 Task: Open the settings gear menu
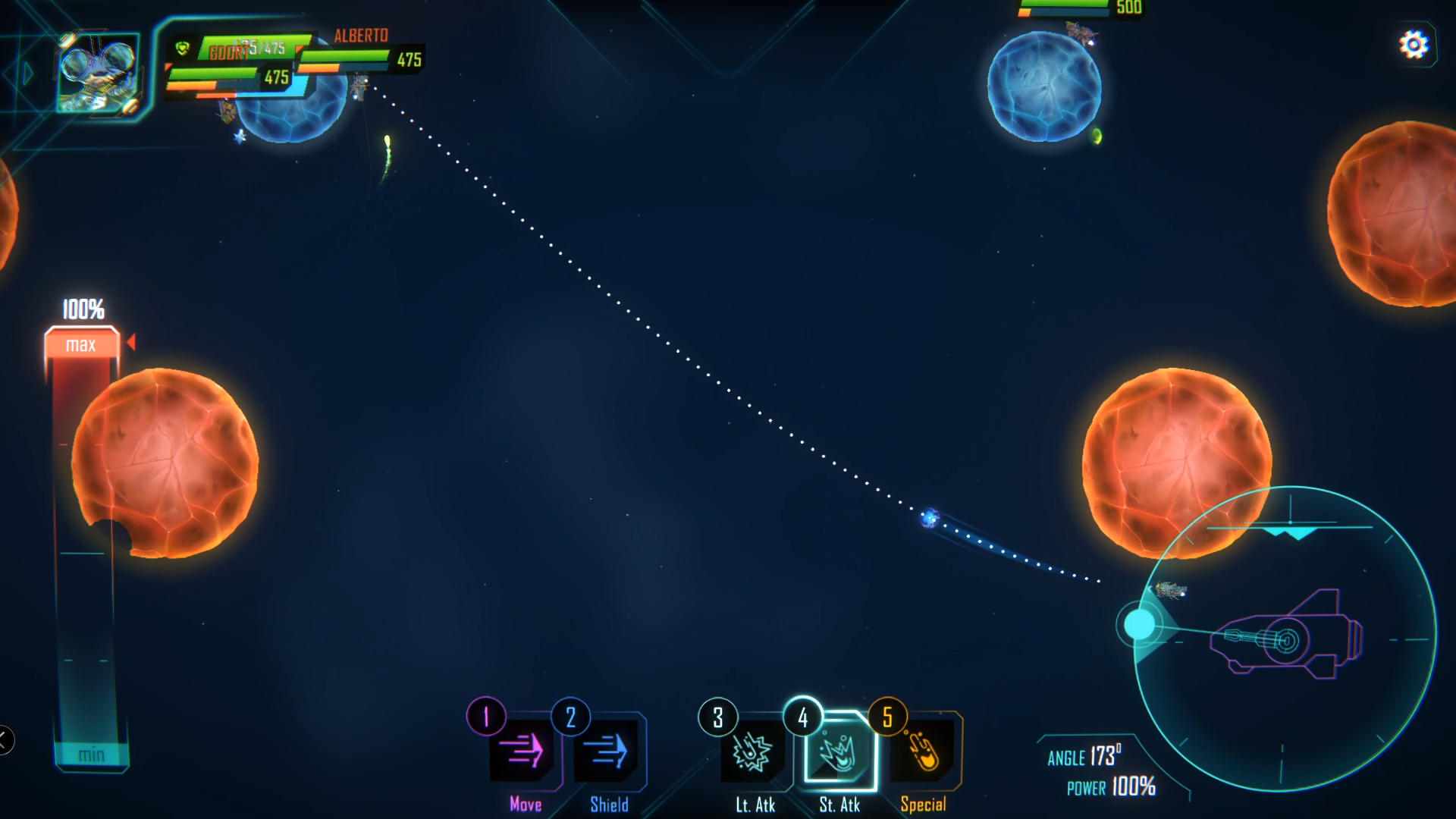pos(1414,45)
